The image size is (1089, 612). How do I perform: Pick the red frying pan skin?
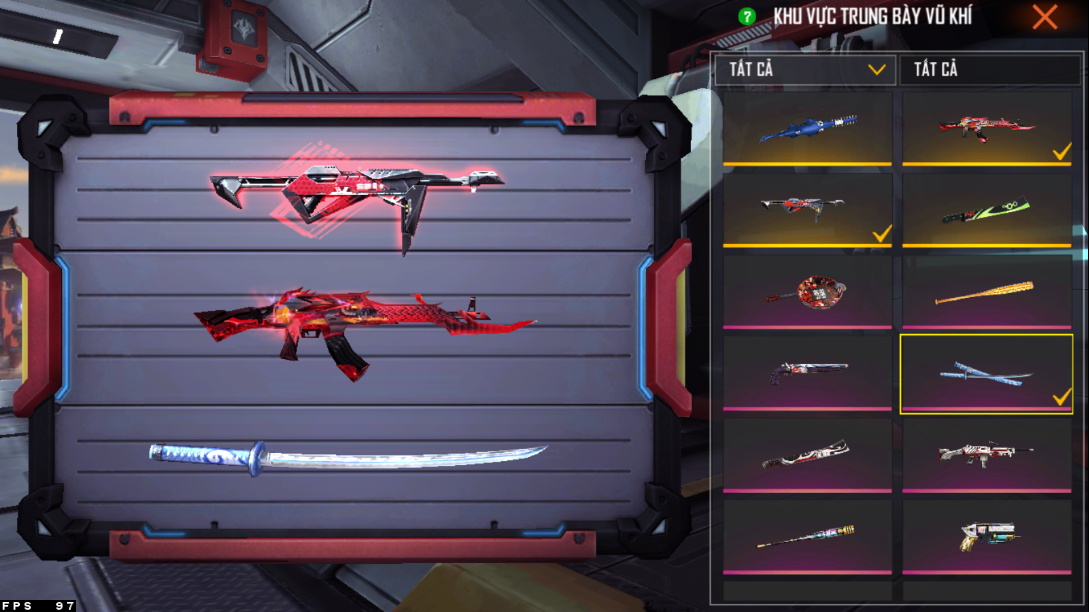808,291
